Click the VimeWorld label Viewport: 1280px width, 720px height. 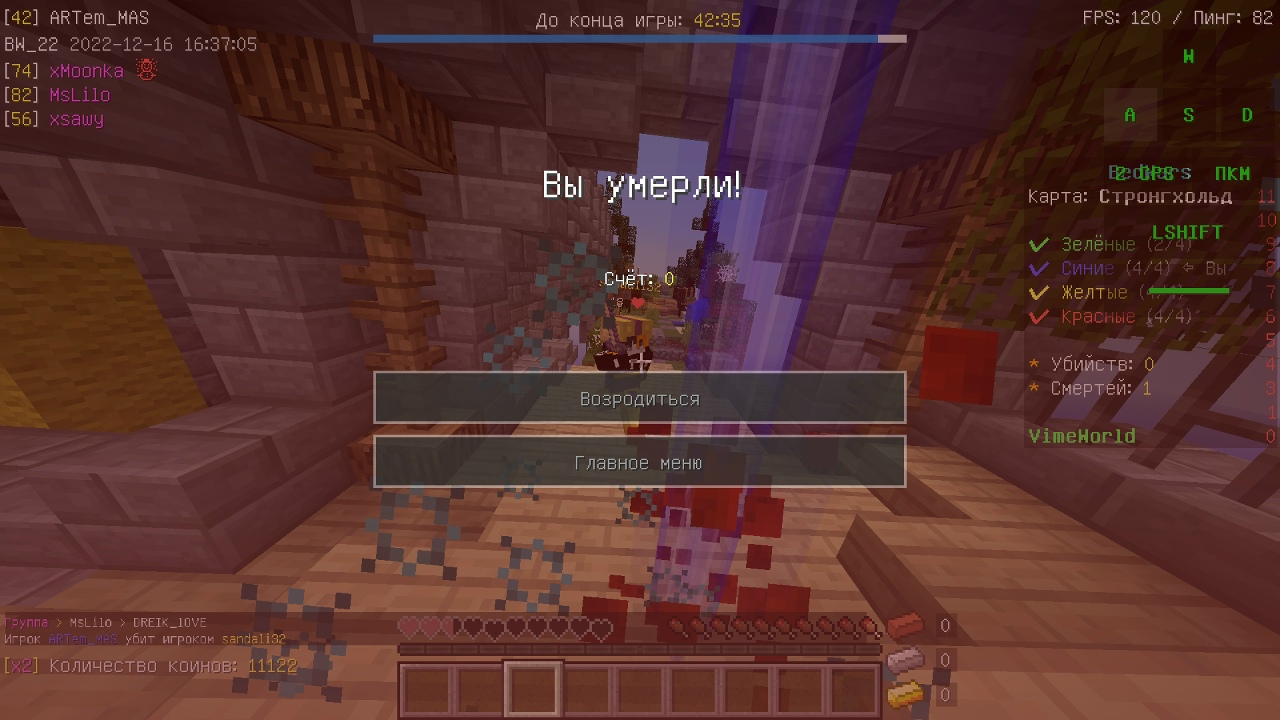pos(1082,436)
